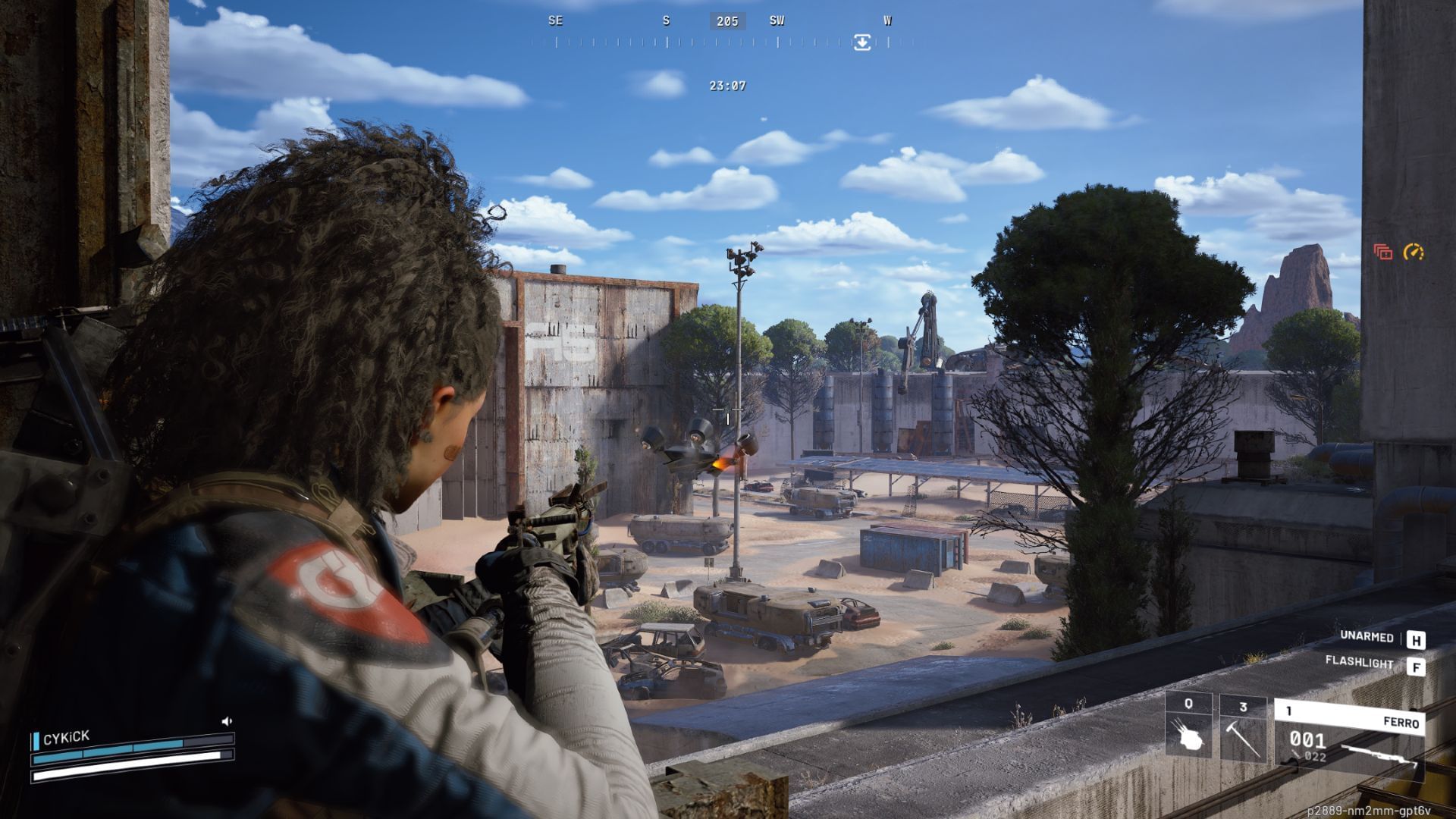
Task: Select the SE marker on the compass
Action: pyautogui.click(x=554, y=20)
